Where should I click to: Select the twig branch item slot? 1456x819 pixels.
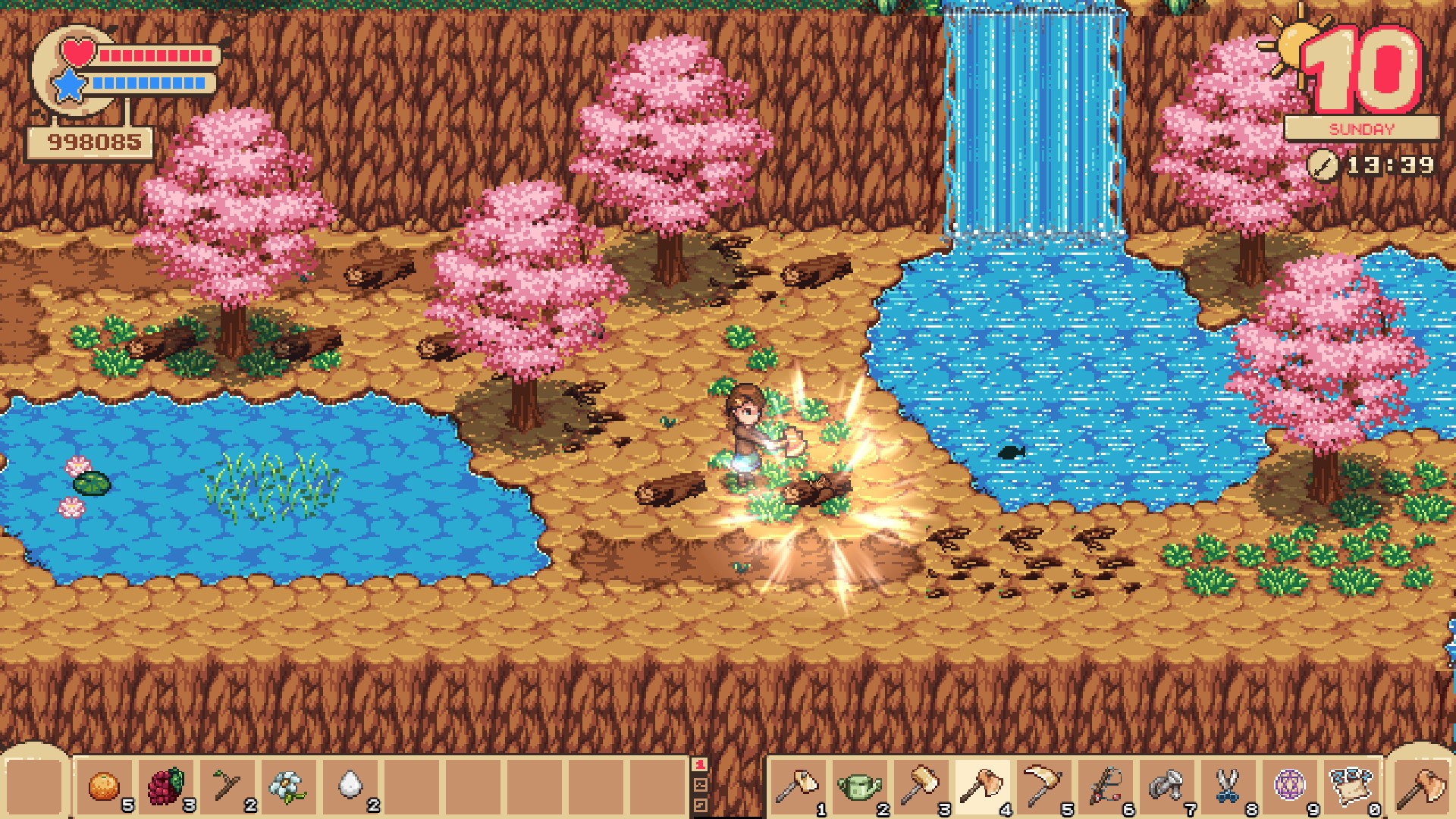point(227,787)
